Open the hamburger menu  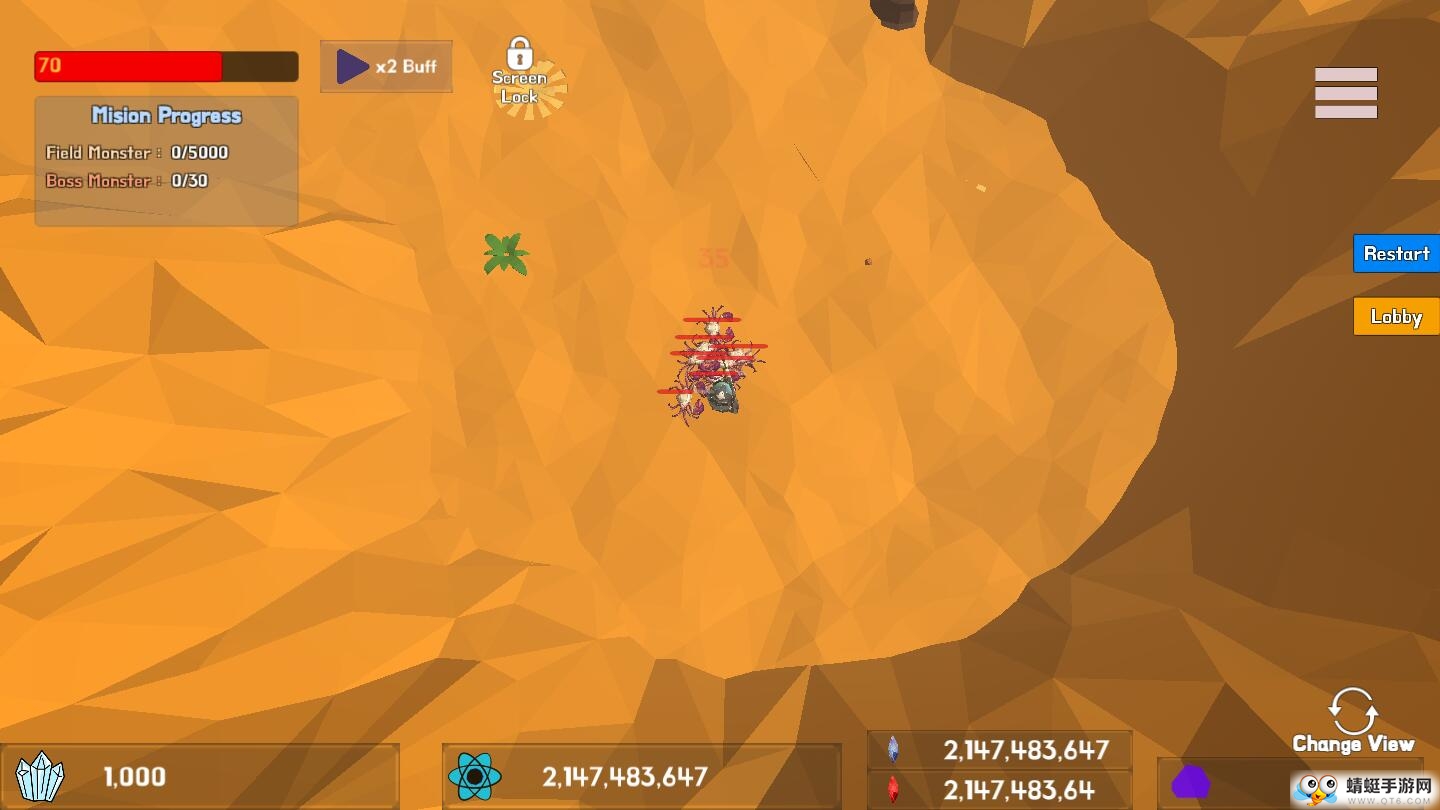pos(1345,93)
